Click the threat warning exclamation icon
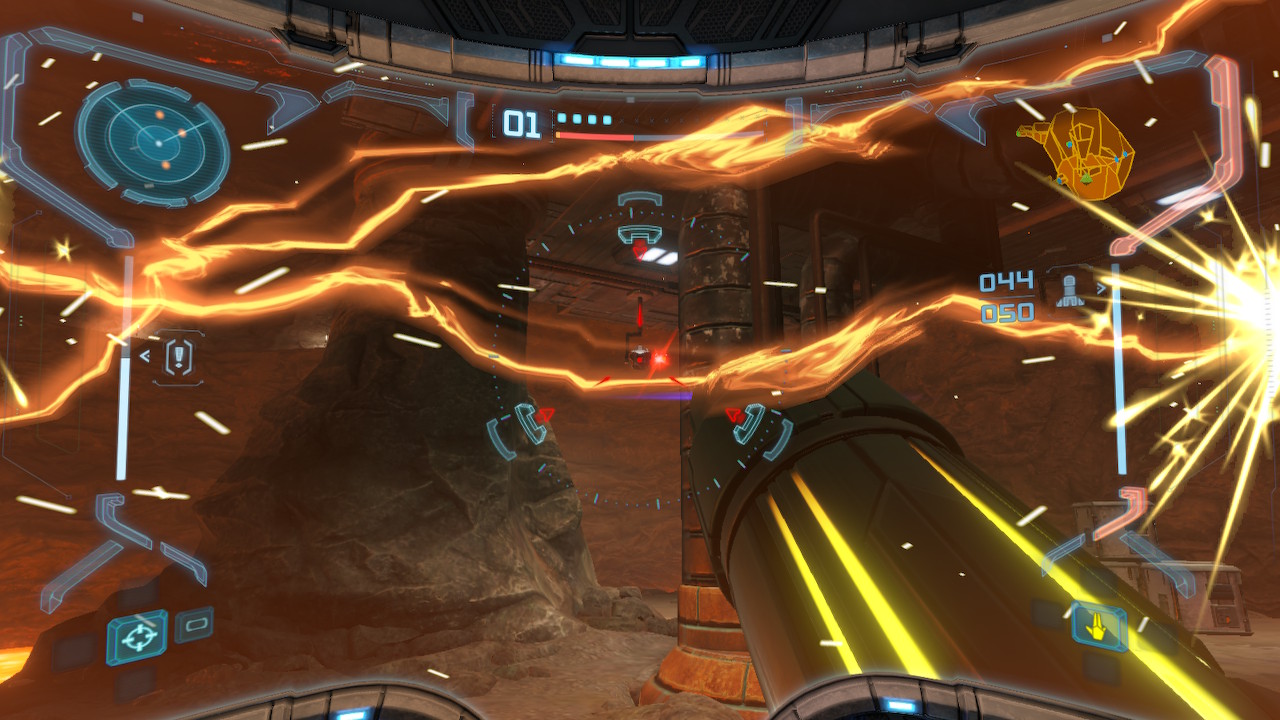This screenshot has height=720, width=1280. pyautogui.click(x=180, y=354)
